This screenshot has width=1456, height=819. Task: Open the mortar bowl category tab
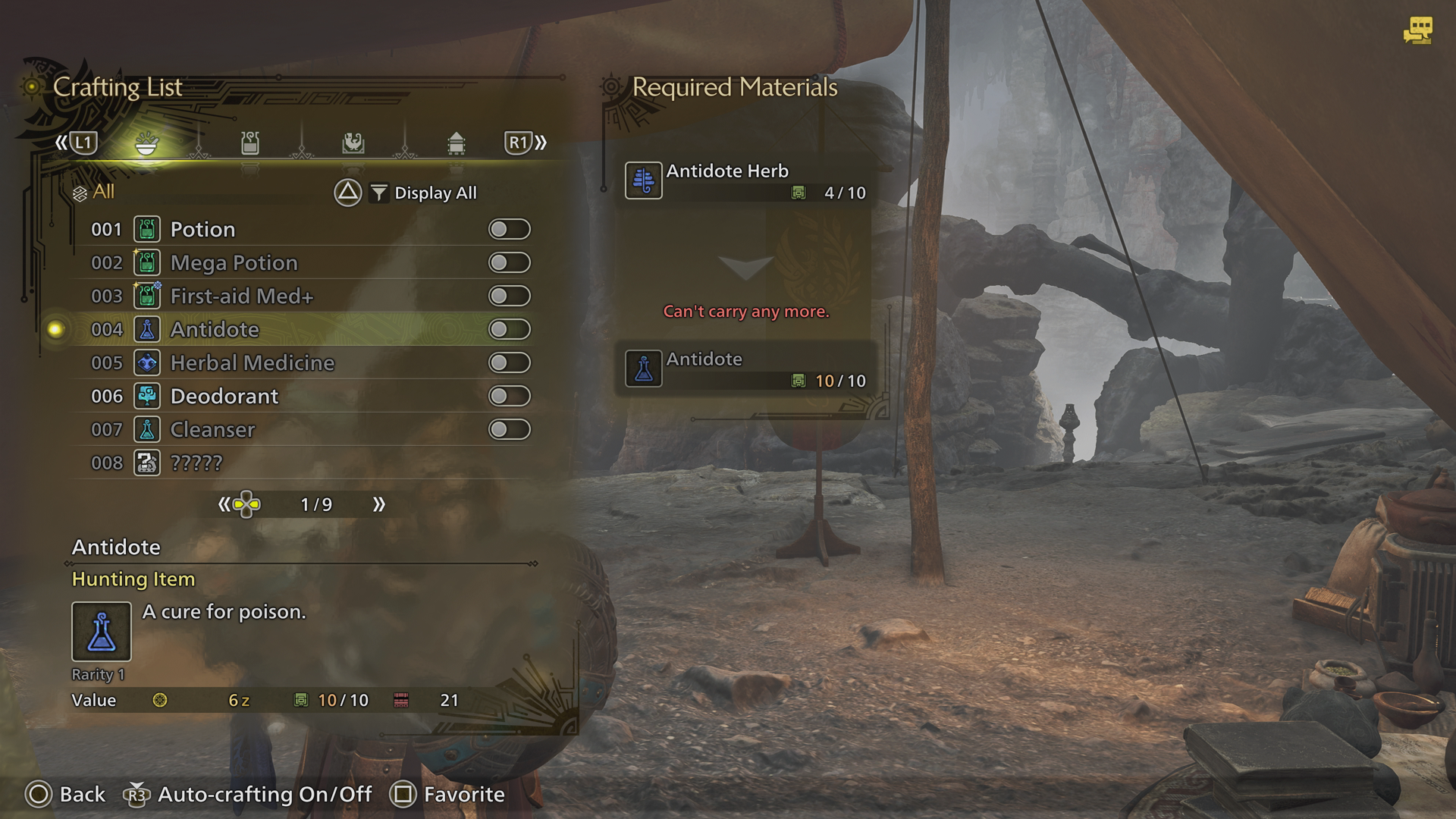pos(146,143)
